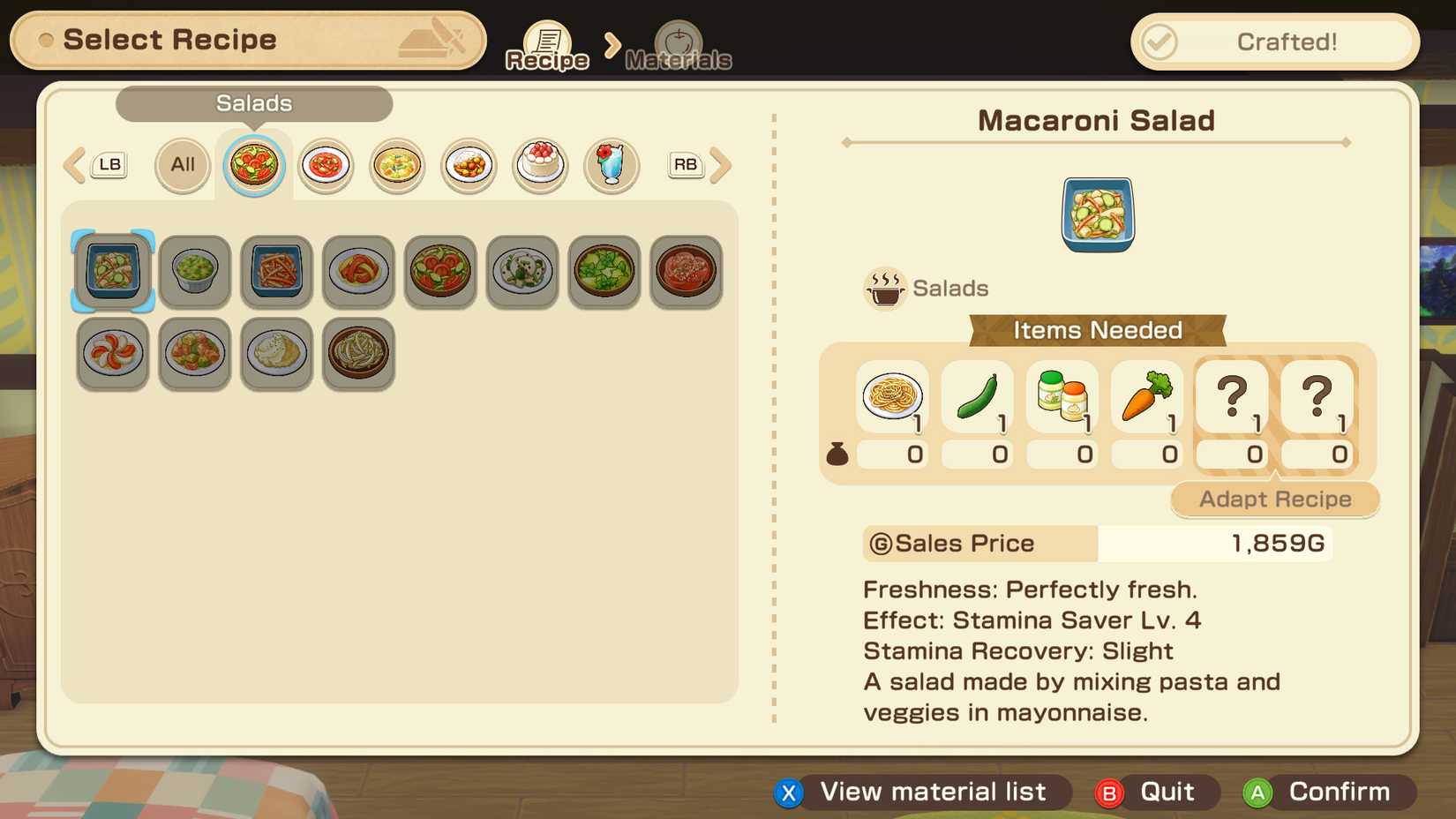Screen dimensions: 1456x819
Task: Click the pasta ingredient icon in Items Needed
Action: 892,397
